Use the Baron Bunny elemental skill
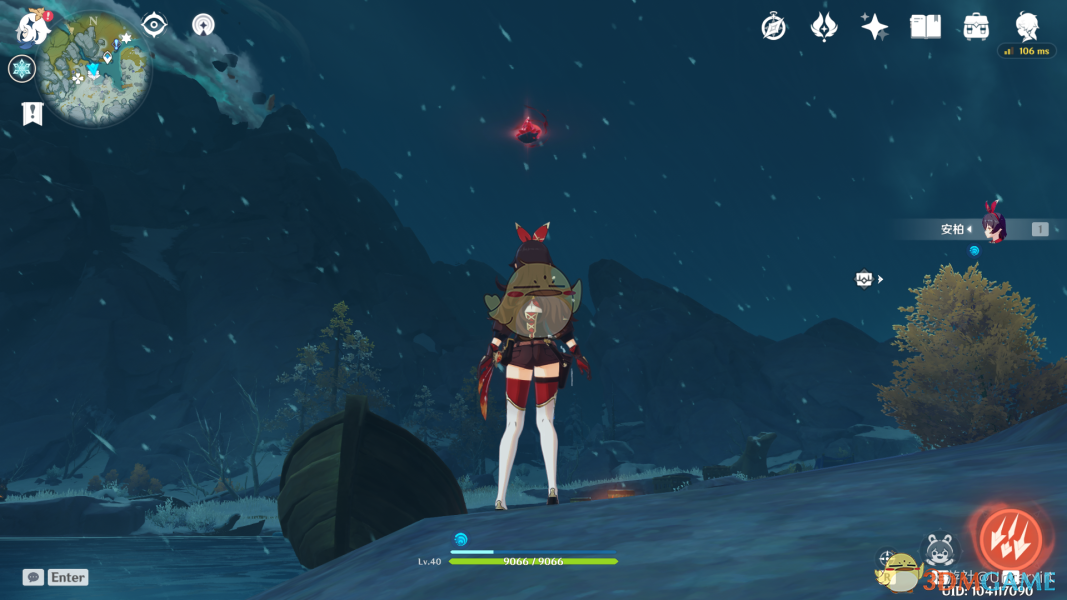1067x600 pixels. [940, 552]
